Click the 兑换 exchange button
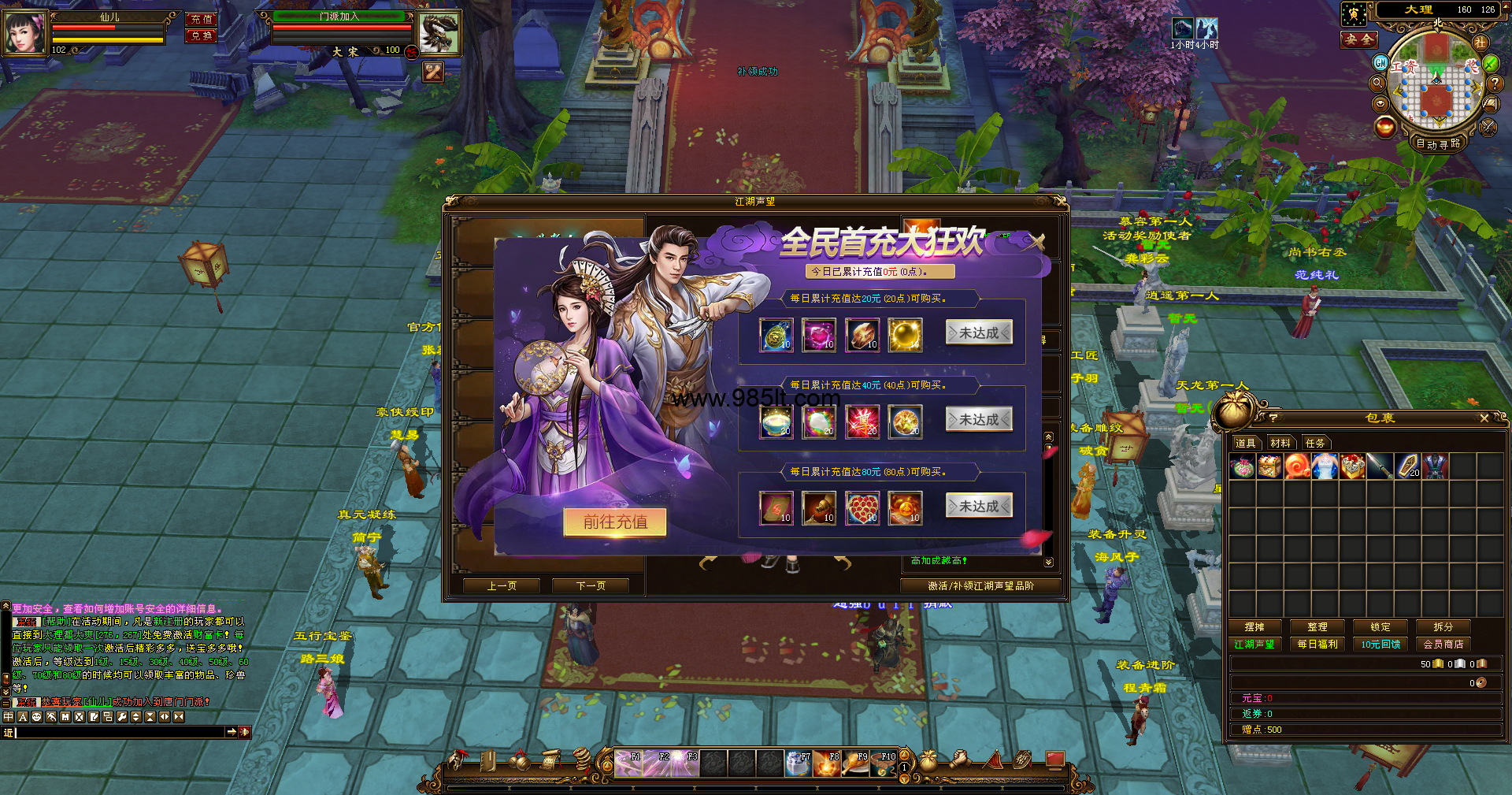The image size is (1512, 795). (x=202, y=35)
